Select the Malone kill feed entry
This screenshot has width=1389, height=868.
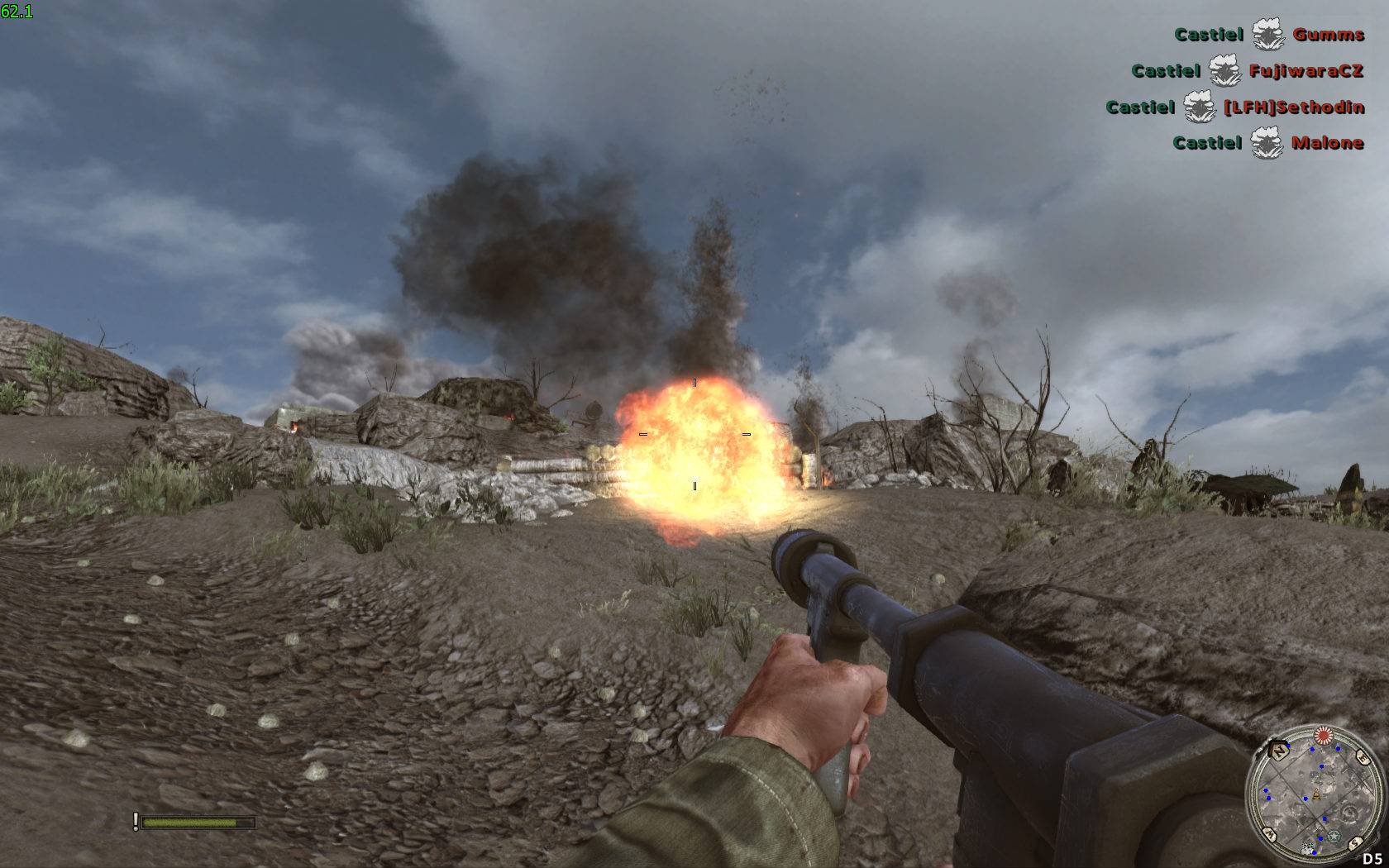1327,143
